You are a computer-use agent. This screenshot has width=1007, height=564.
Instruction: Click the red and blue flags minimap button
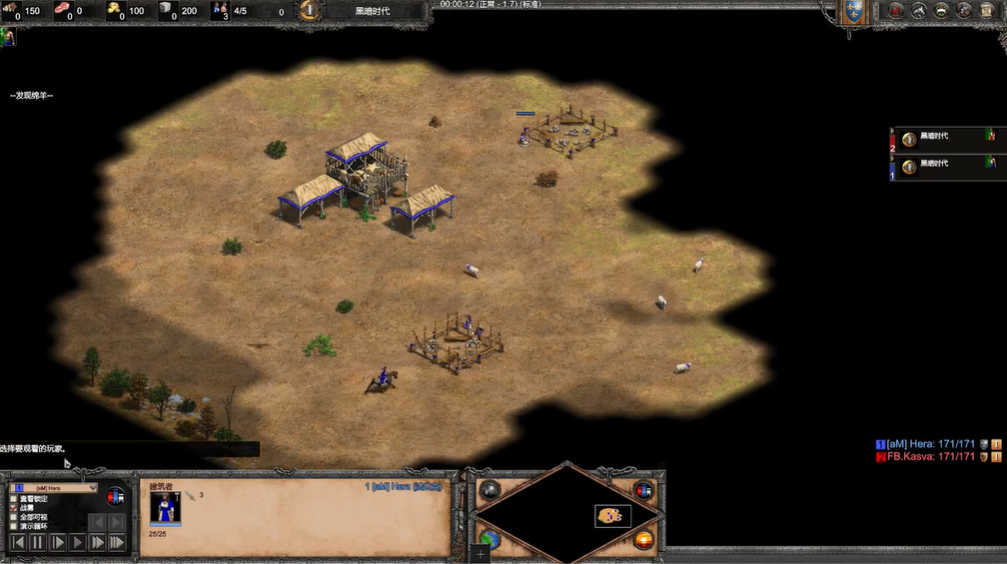point(643,490)
